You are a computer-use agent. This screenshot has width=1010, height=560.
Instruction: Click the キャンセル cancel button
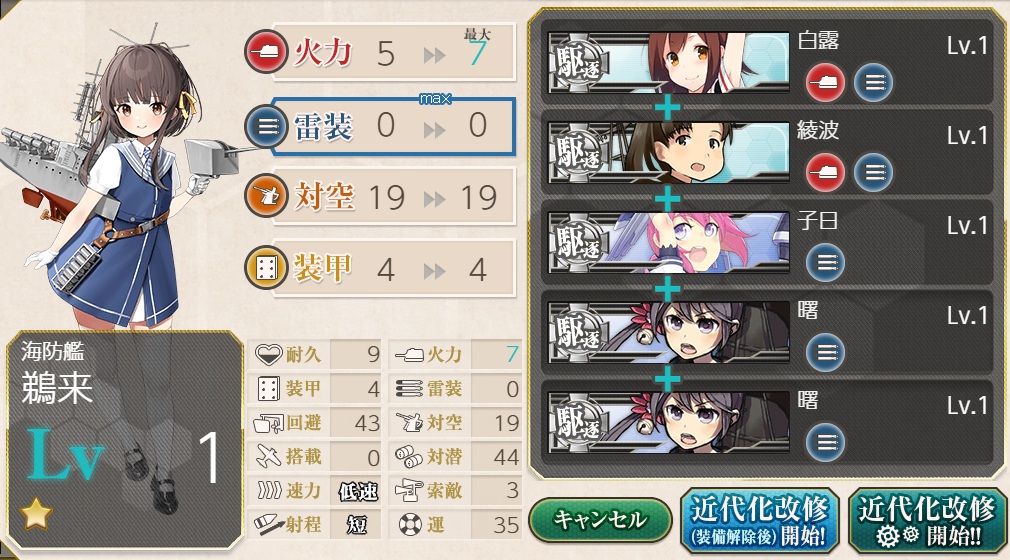pos(600,520)
